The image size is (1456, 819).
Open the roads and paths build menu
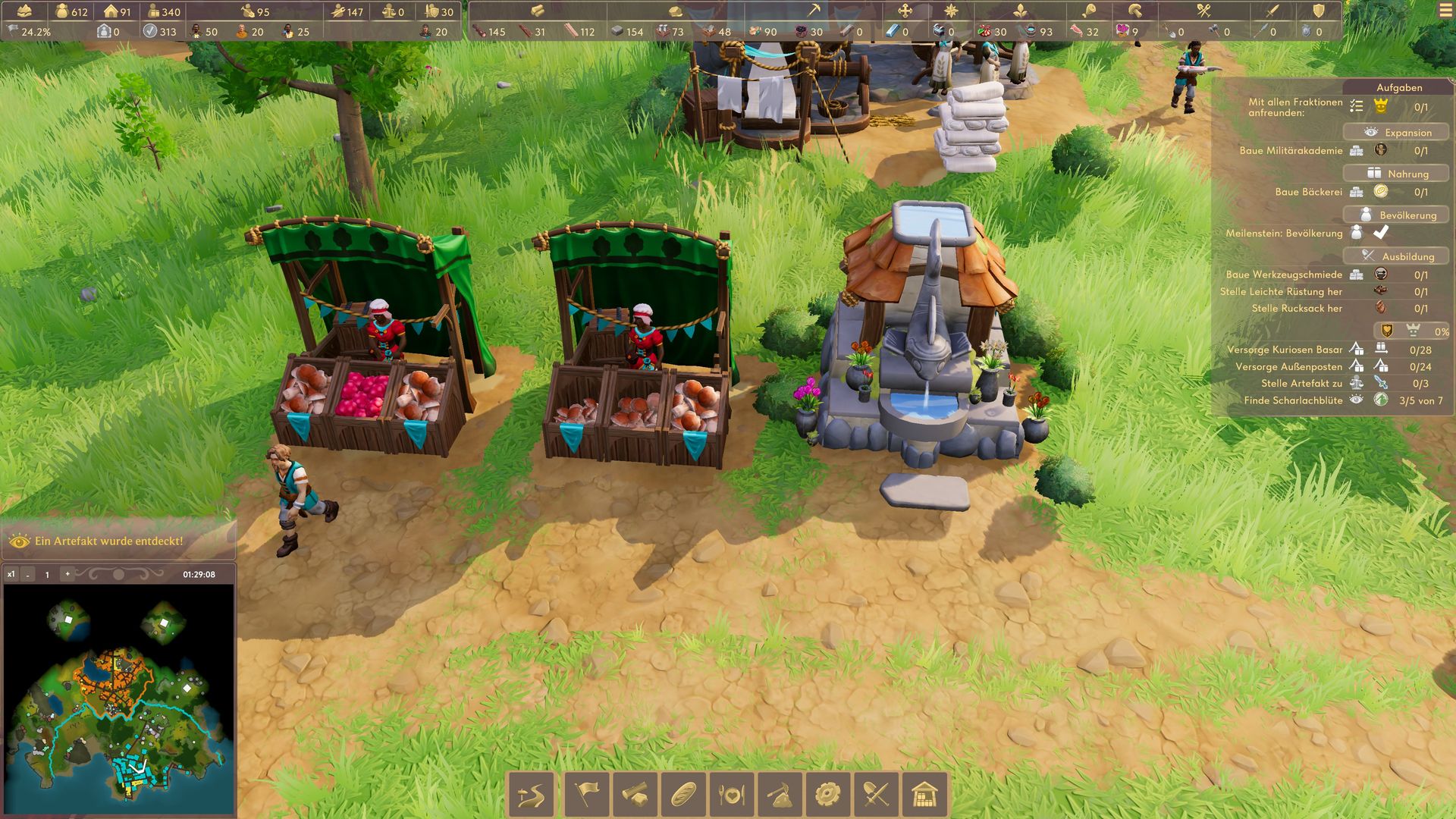pyautogui.click(x=532, y=795)
